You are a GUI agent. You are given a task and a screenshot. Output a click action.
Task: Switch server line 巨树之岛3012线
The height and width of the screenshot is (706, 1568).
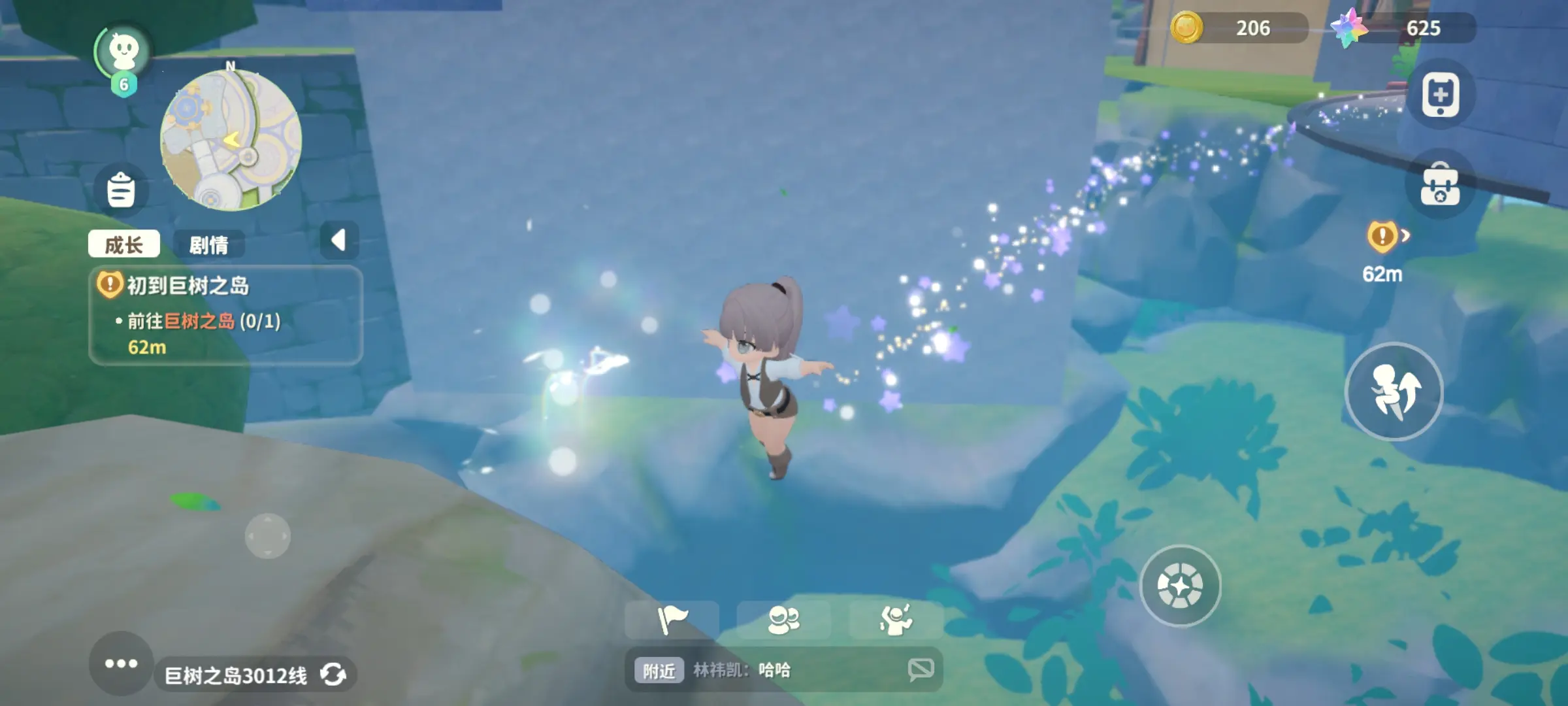pyautogui.click(x=255, y=675)
